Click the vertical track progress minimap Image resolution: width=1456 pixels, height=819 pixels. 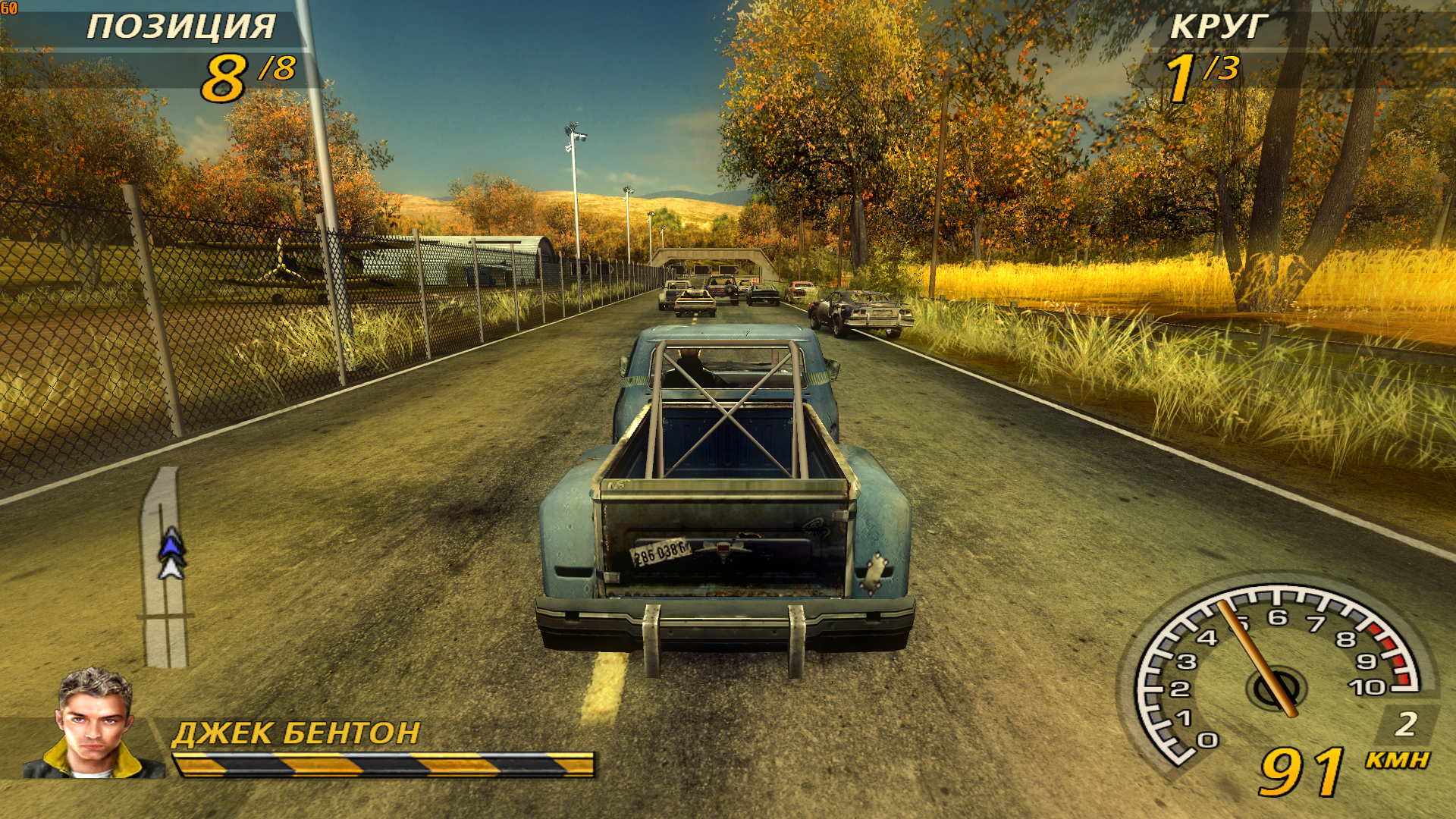[165, 569]
